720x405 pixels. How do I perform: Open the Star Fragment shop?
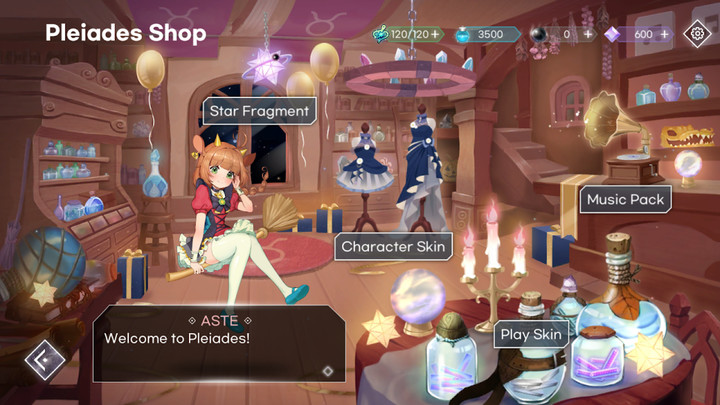(x=259, y=111)
